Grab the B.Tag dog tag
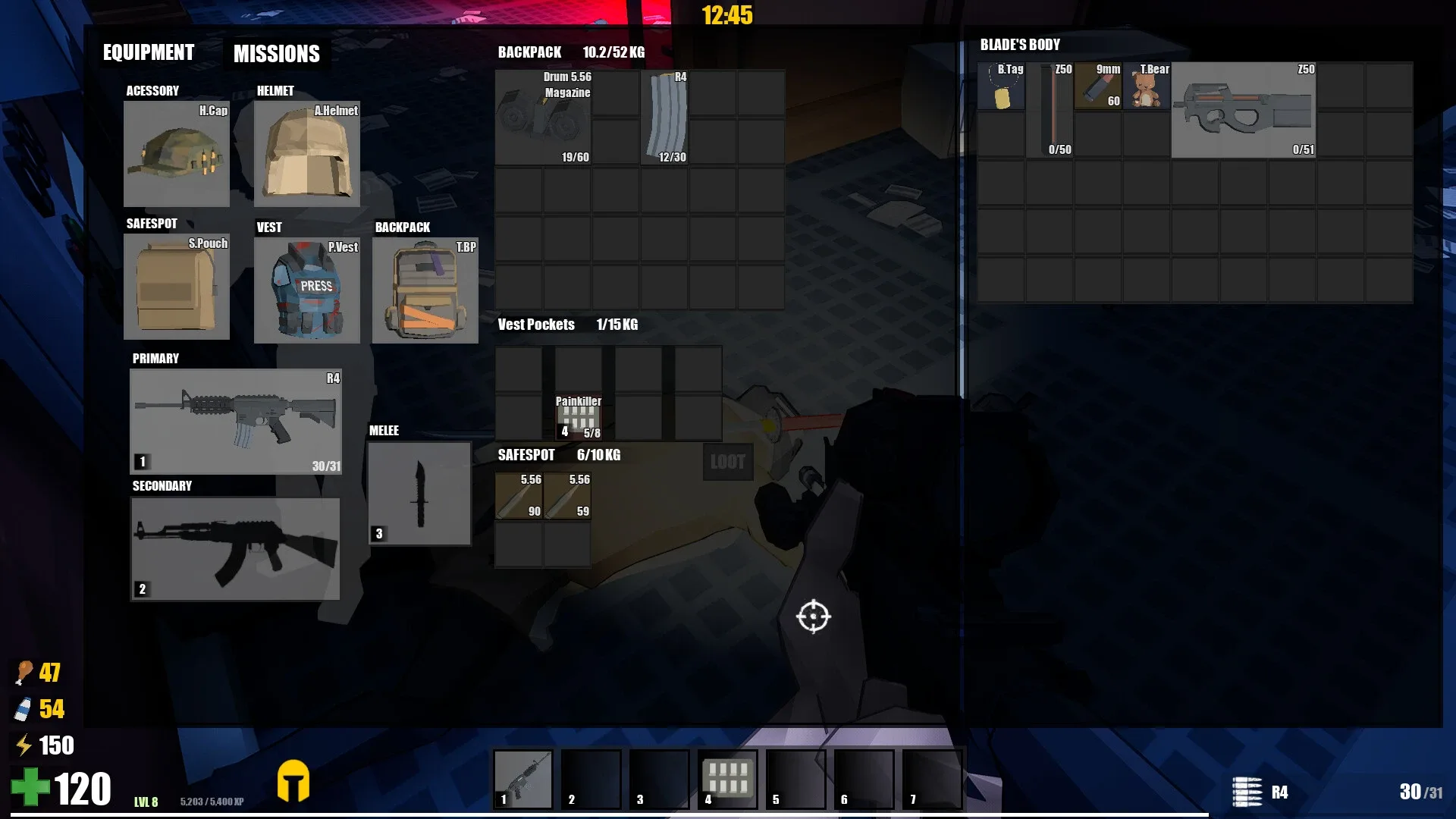 click(x=1001, y=86)
